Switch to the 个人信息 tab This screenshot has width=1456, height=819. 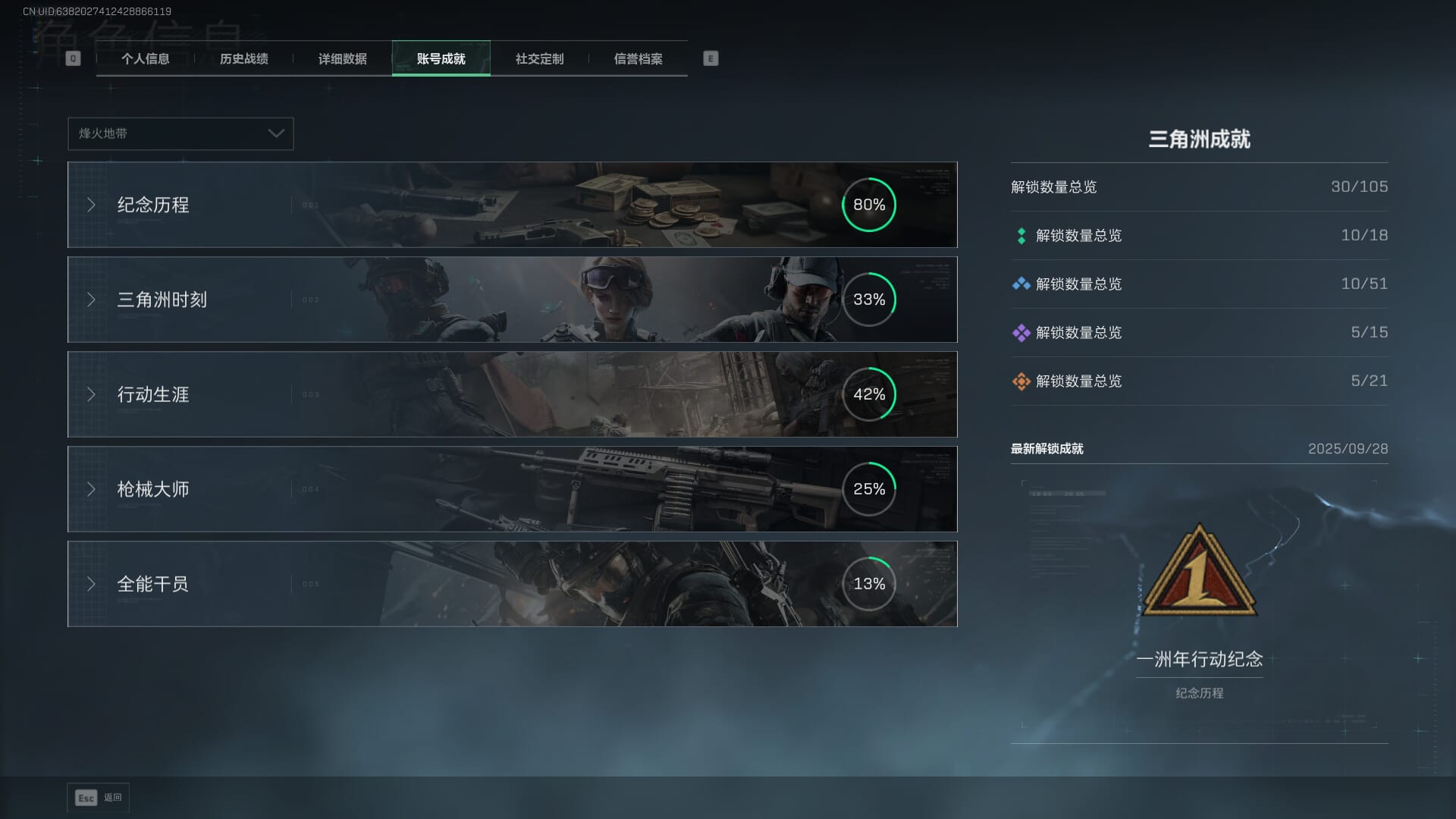click(x=145, y=59)
